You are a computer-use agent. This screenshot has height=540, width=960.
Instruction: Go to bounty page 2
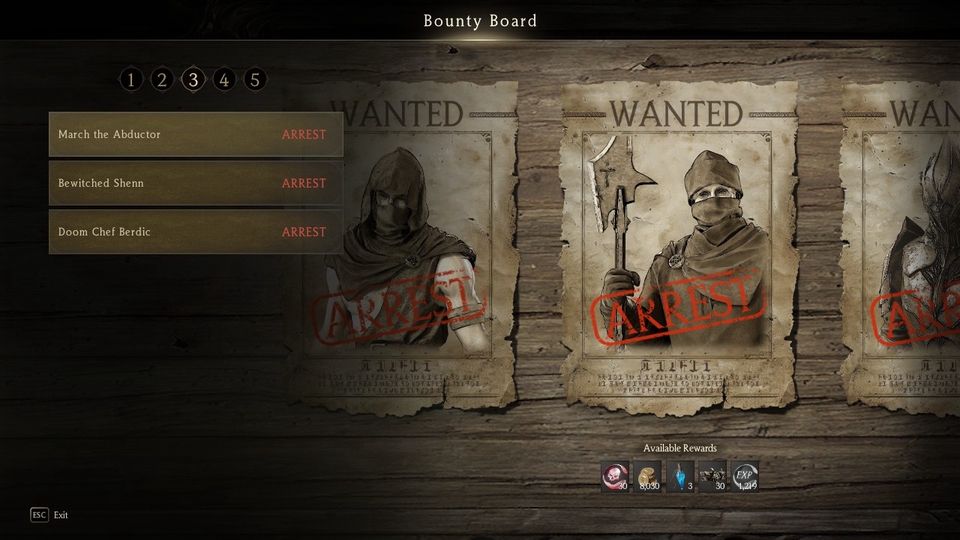162,79
